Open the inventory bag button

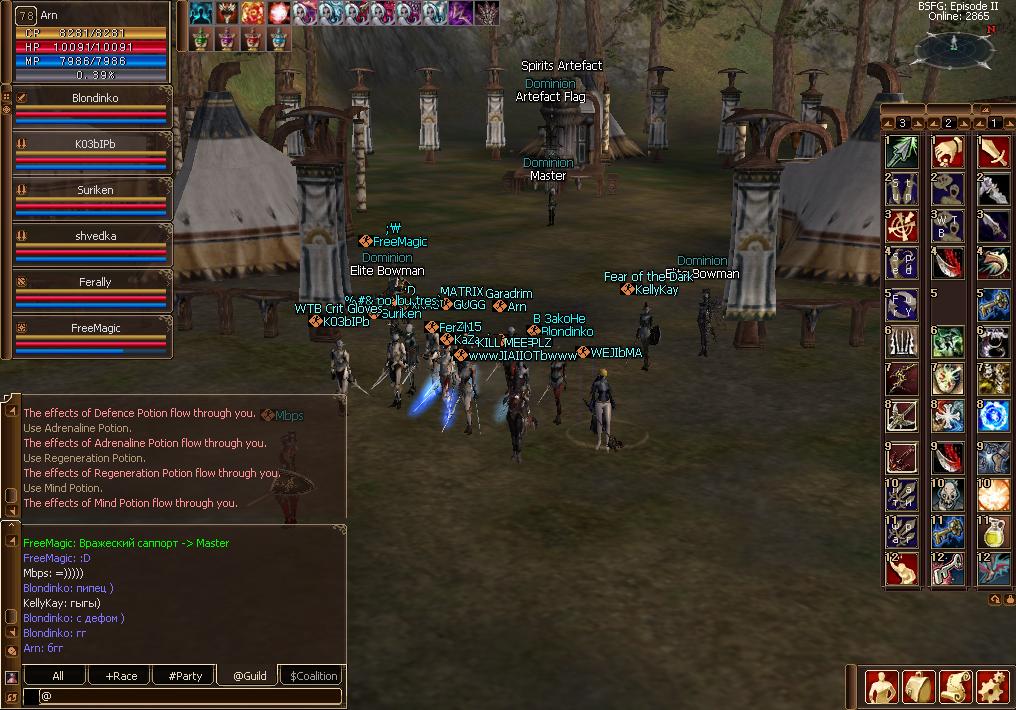[918, 687]
